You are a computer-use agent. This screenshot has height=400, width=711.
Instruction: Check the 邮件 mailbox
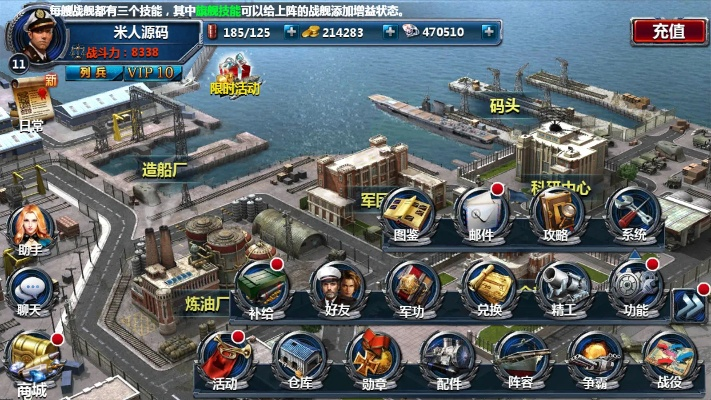(481, 213)
